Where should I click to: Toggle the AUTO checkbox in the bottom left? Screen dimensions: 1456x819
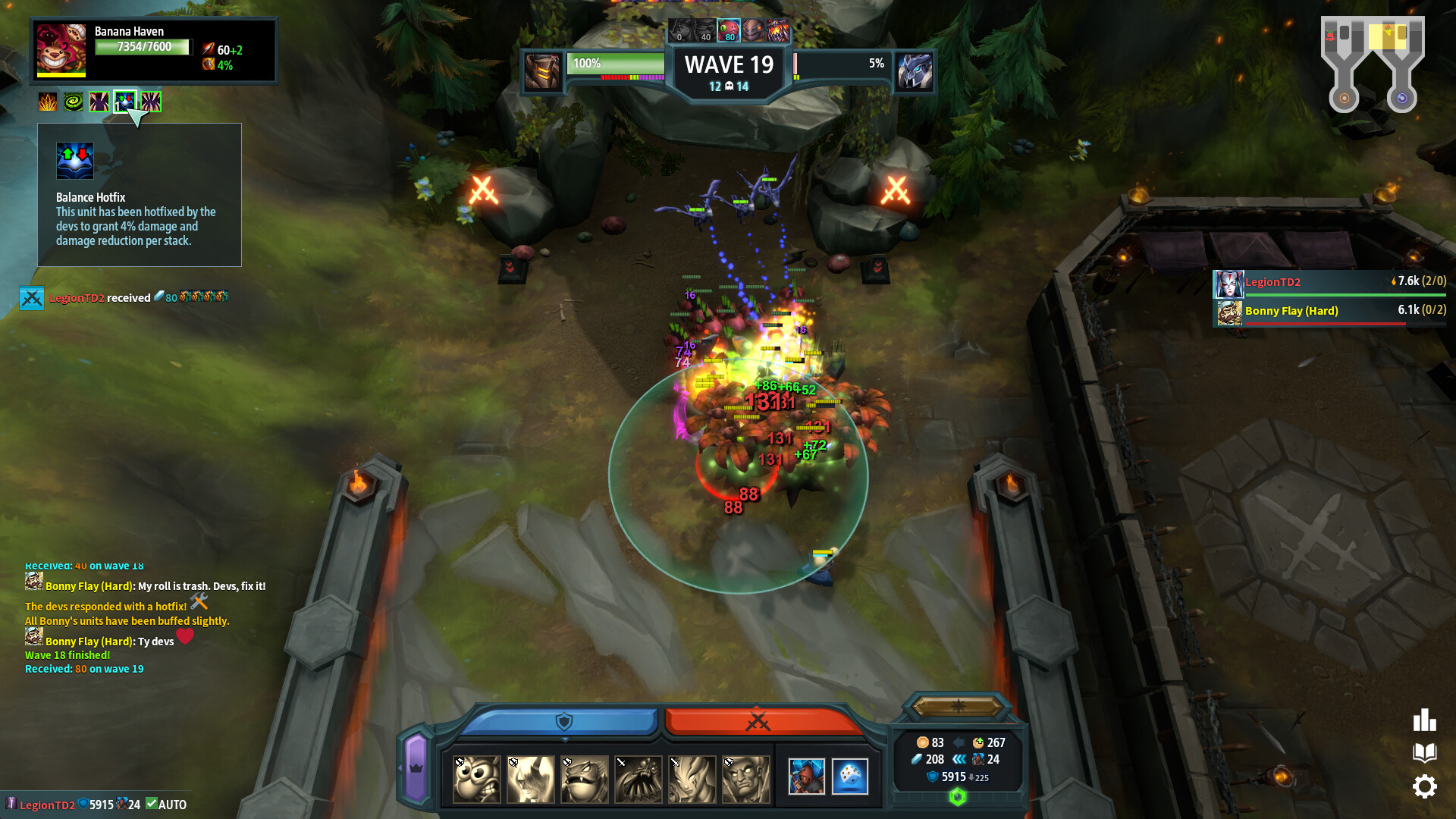point(153,804)
